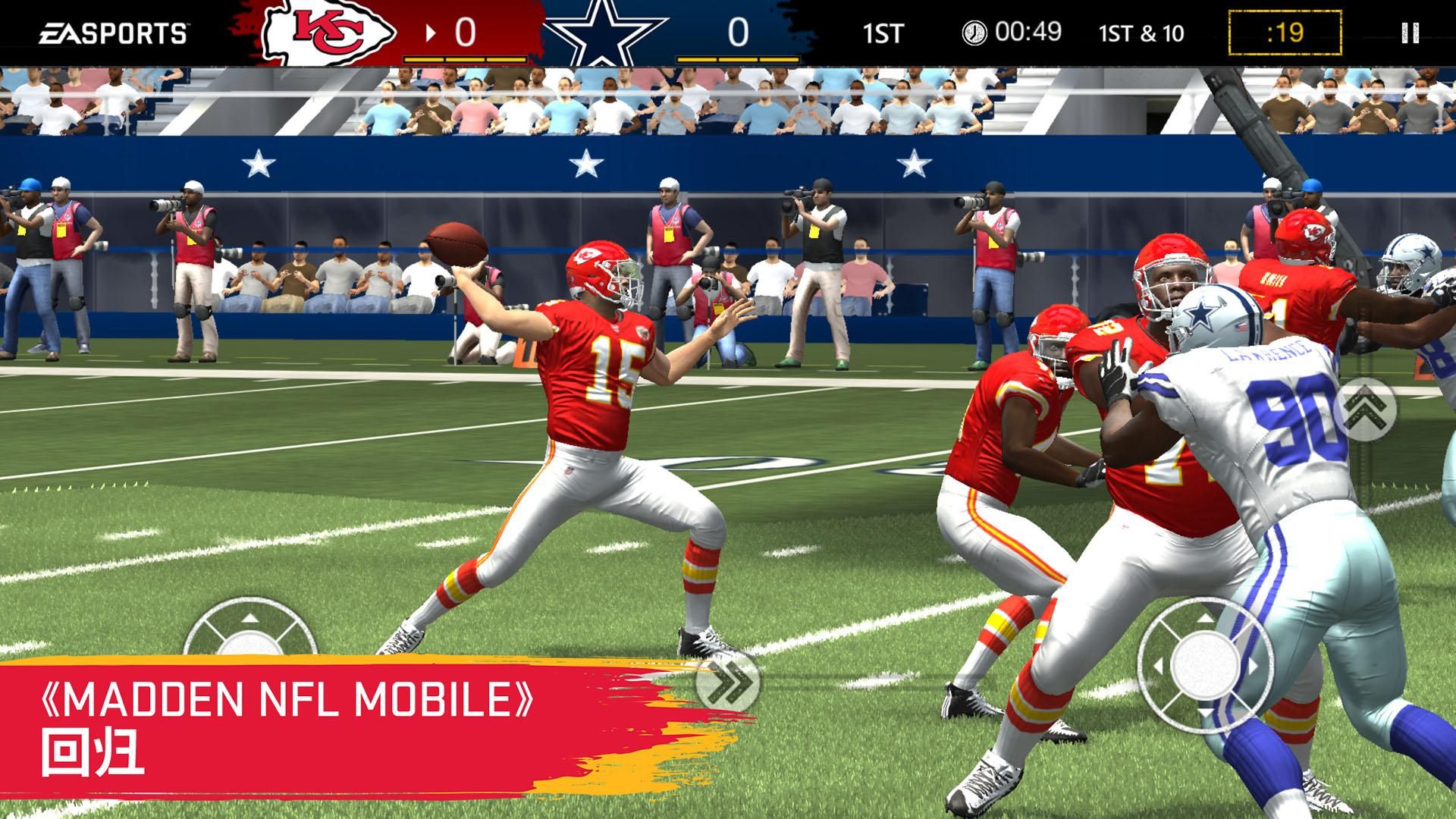Tap the double right-arrow sprint button

click(726, 680)
